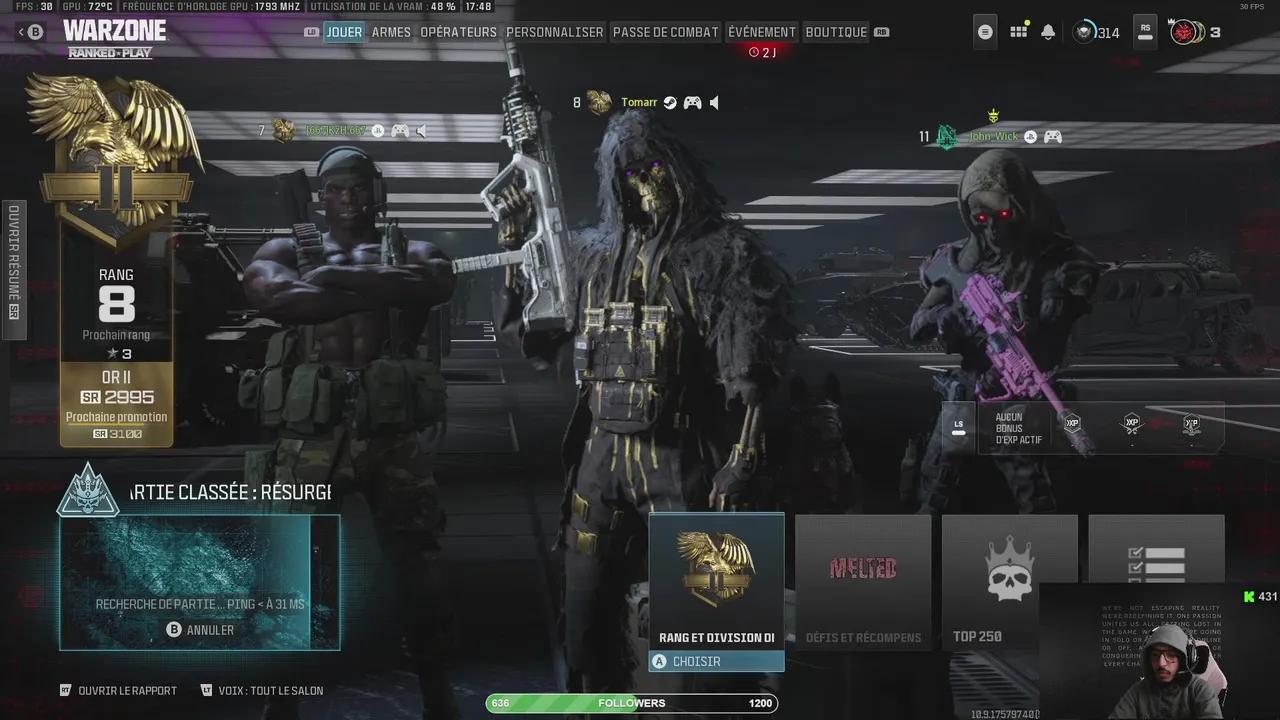Open the notifications bell
1280x720 pixels.
pyautogui.click(x=1047, y=31)
